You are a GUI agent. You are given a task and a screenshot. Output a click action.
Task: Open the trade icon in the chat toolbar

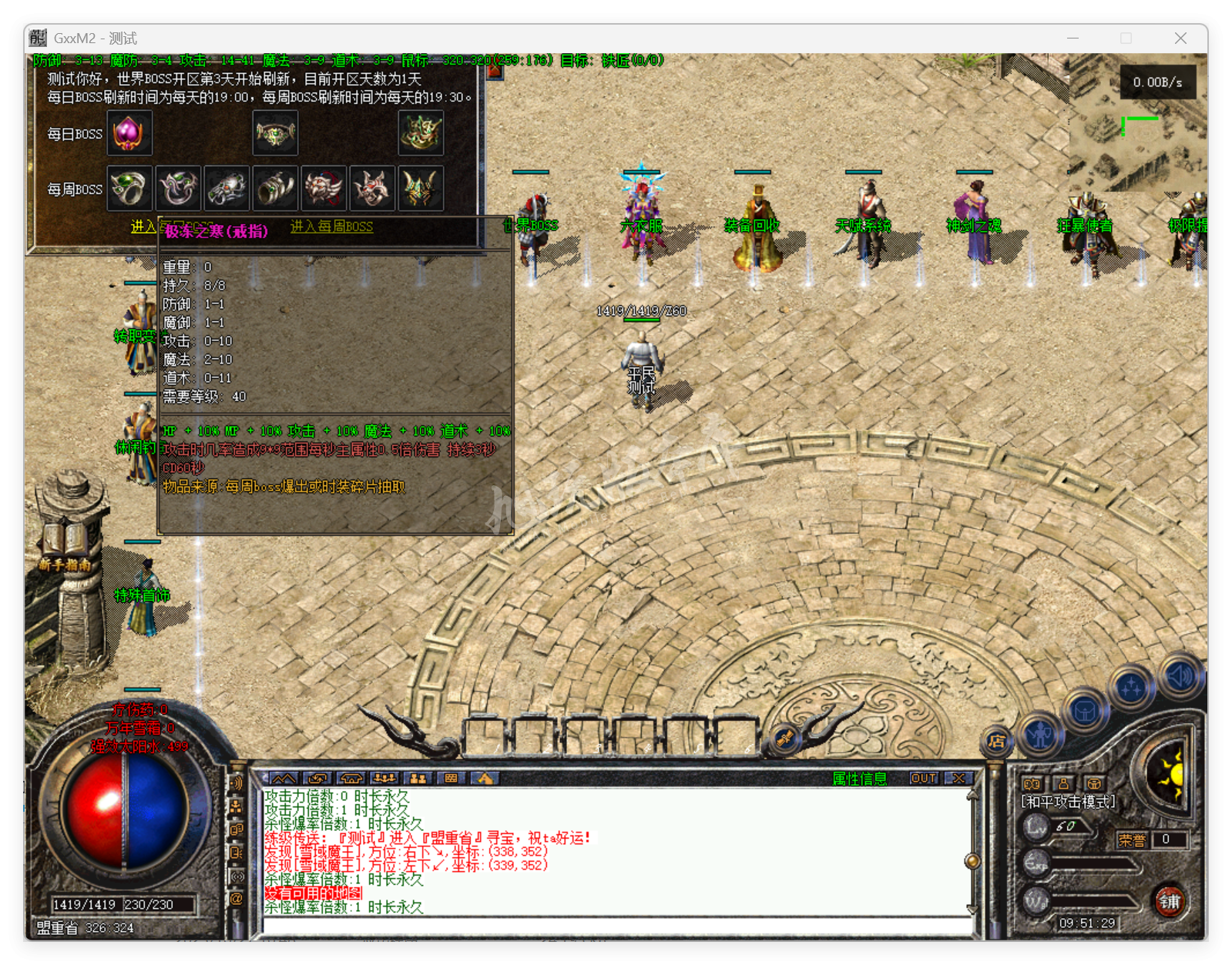point(318,779)
